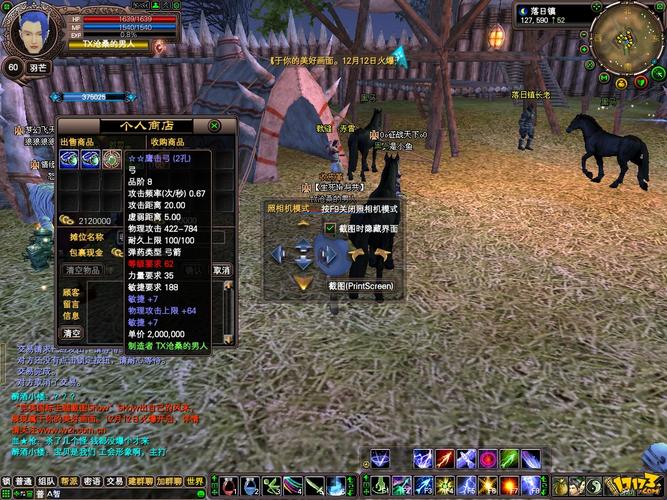
Task: Click the 清空物品 button
Action: tap(83, 271)
